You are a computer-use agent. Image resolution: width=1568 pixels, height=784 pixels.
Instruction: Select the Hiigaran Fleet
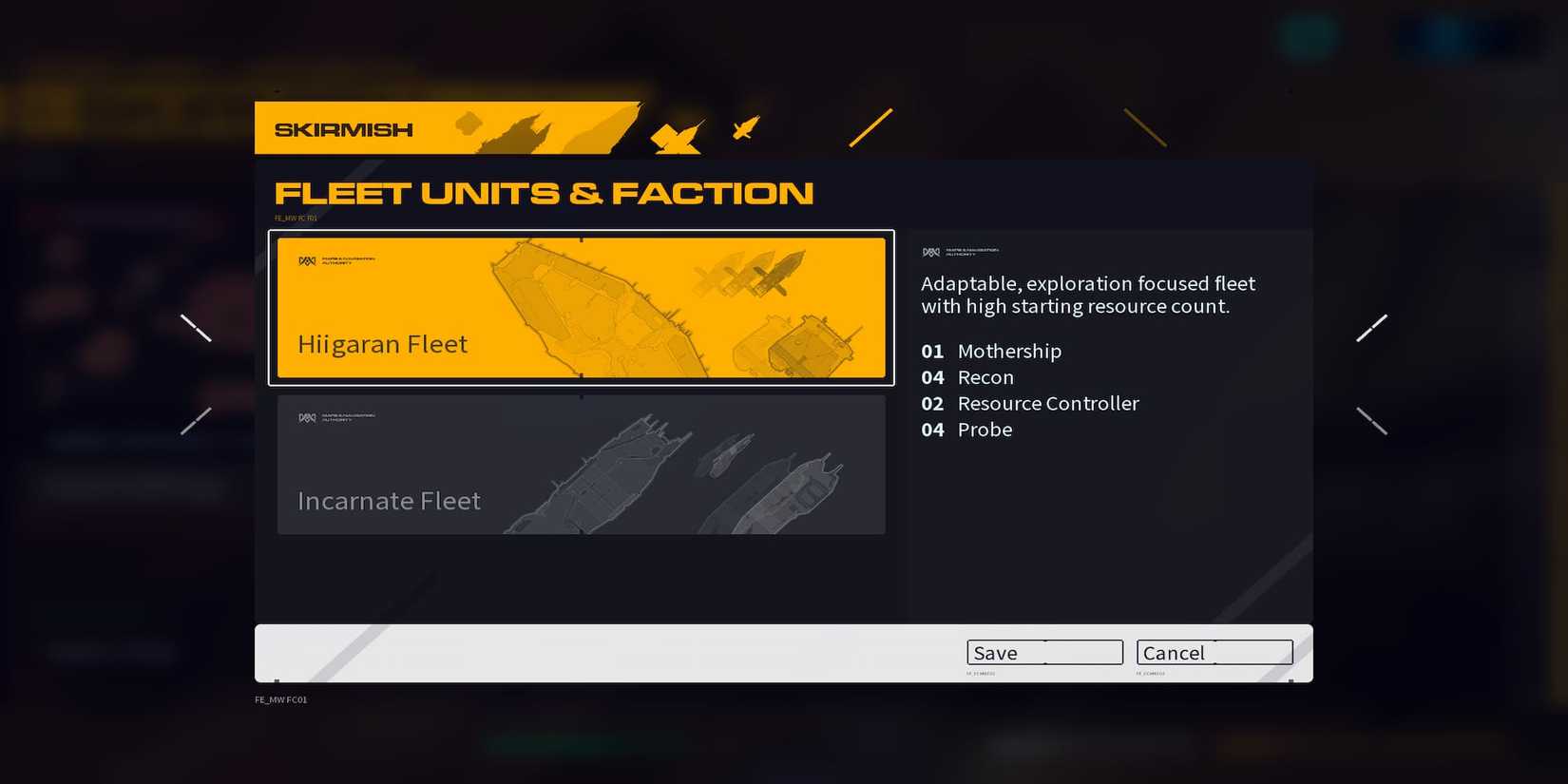coord(582,307)
